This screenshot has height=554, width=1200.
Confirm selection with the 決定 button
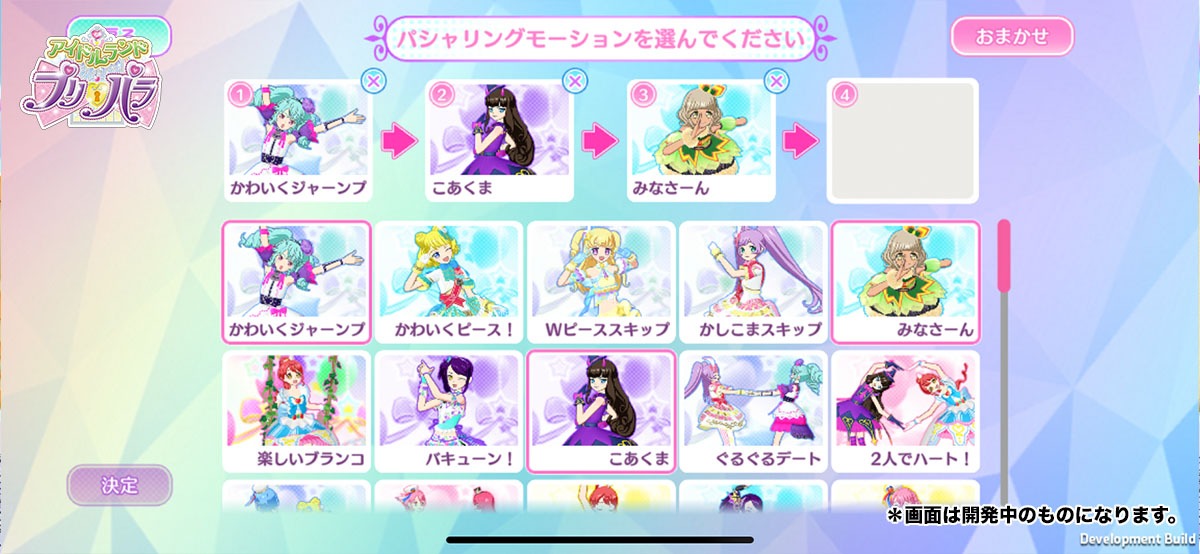click(119, 485)
